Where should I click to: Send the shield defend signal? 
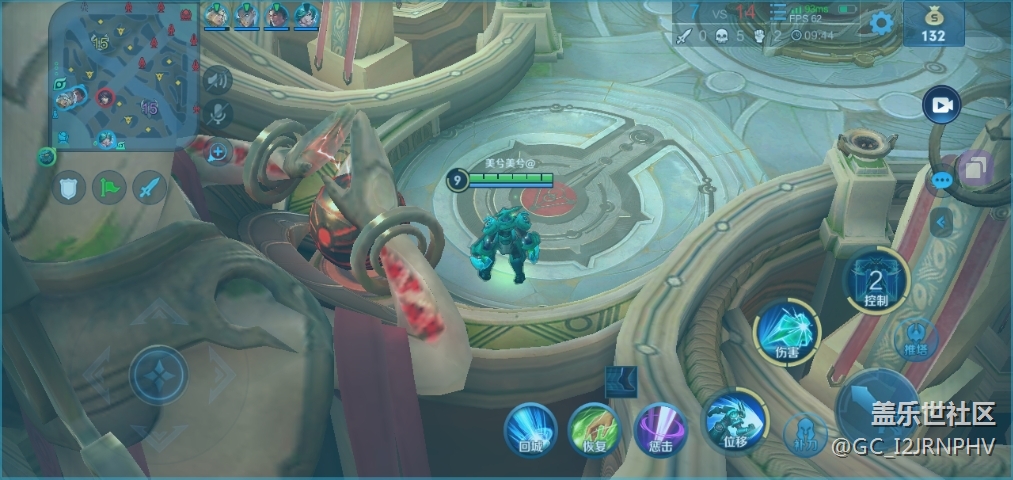(x=69, y=188)
